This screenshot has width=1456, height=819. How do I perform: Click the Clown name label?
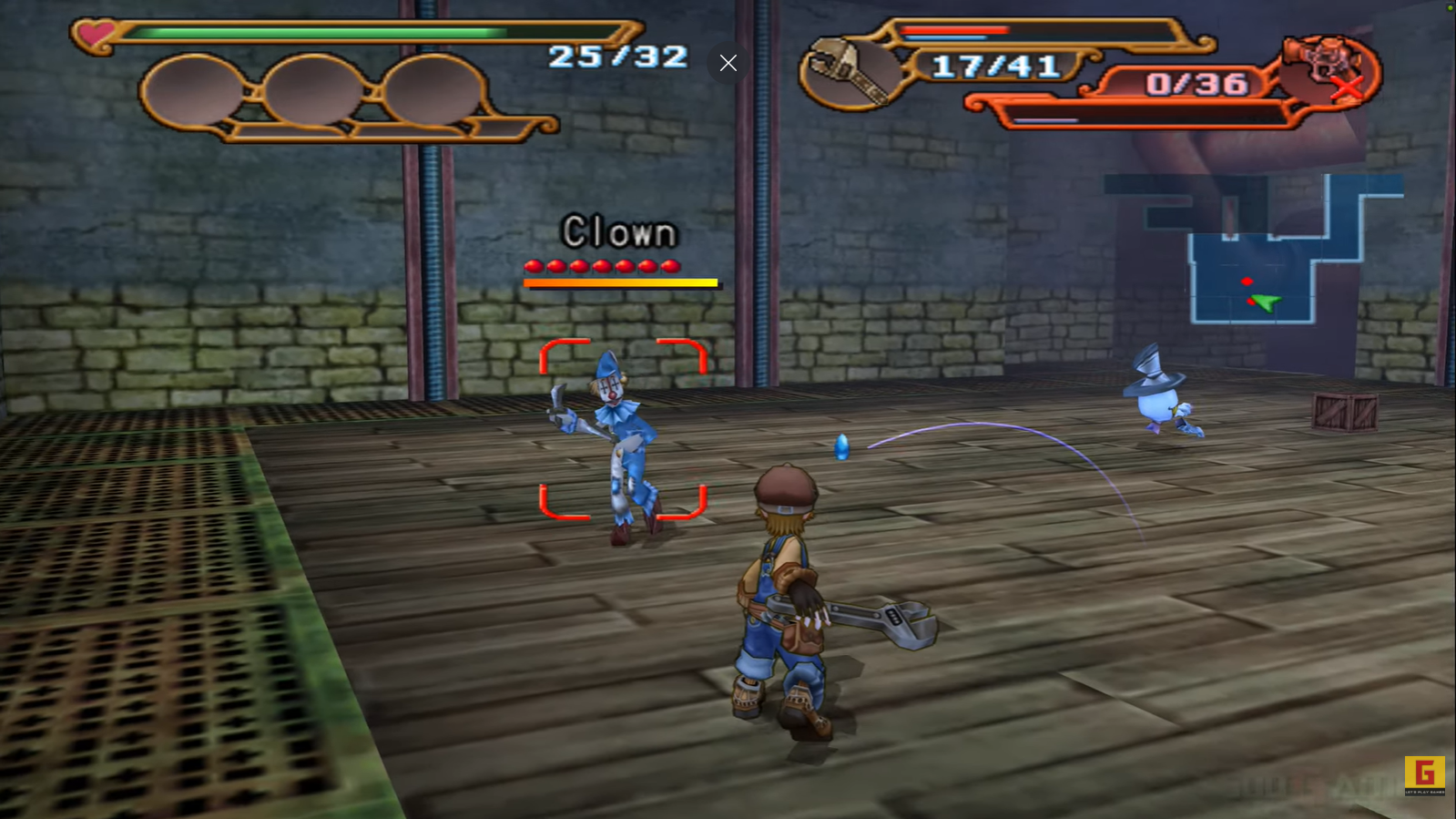[620, 233]
